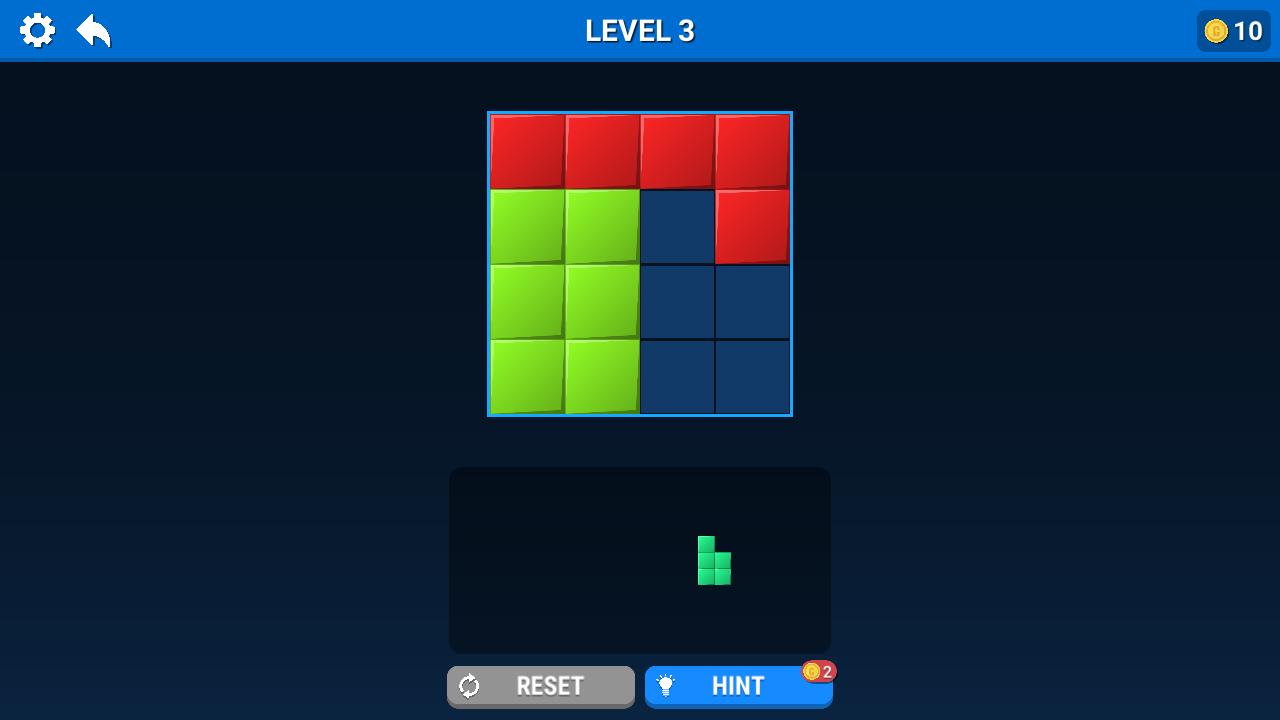Click the coin counter showing 10
The image size is (1280, 720).
click(1232, 31)
